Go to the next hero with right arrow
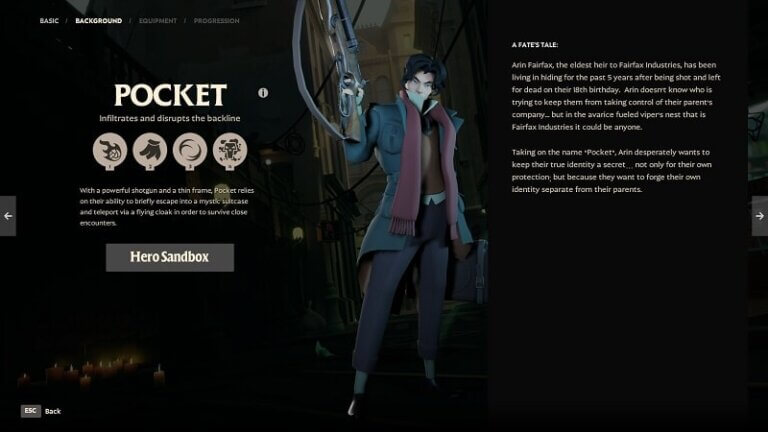The width and height of the screenshot is (768, 432). tap(759, 216)
